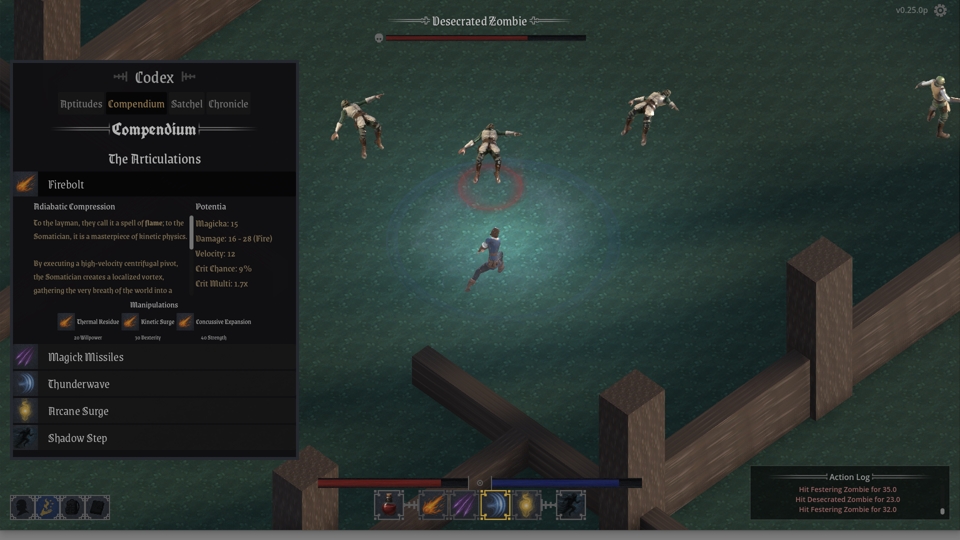The image size is (960, 540).
Task: Open the Arcane Surge entry
Action: 155,411
